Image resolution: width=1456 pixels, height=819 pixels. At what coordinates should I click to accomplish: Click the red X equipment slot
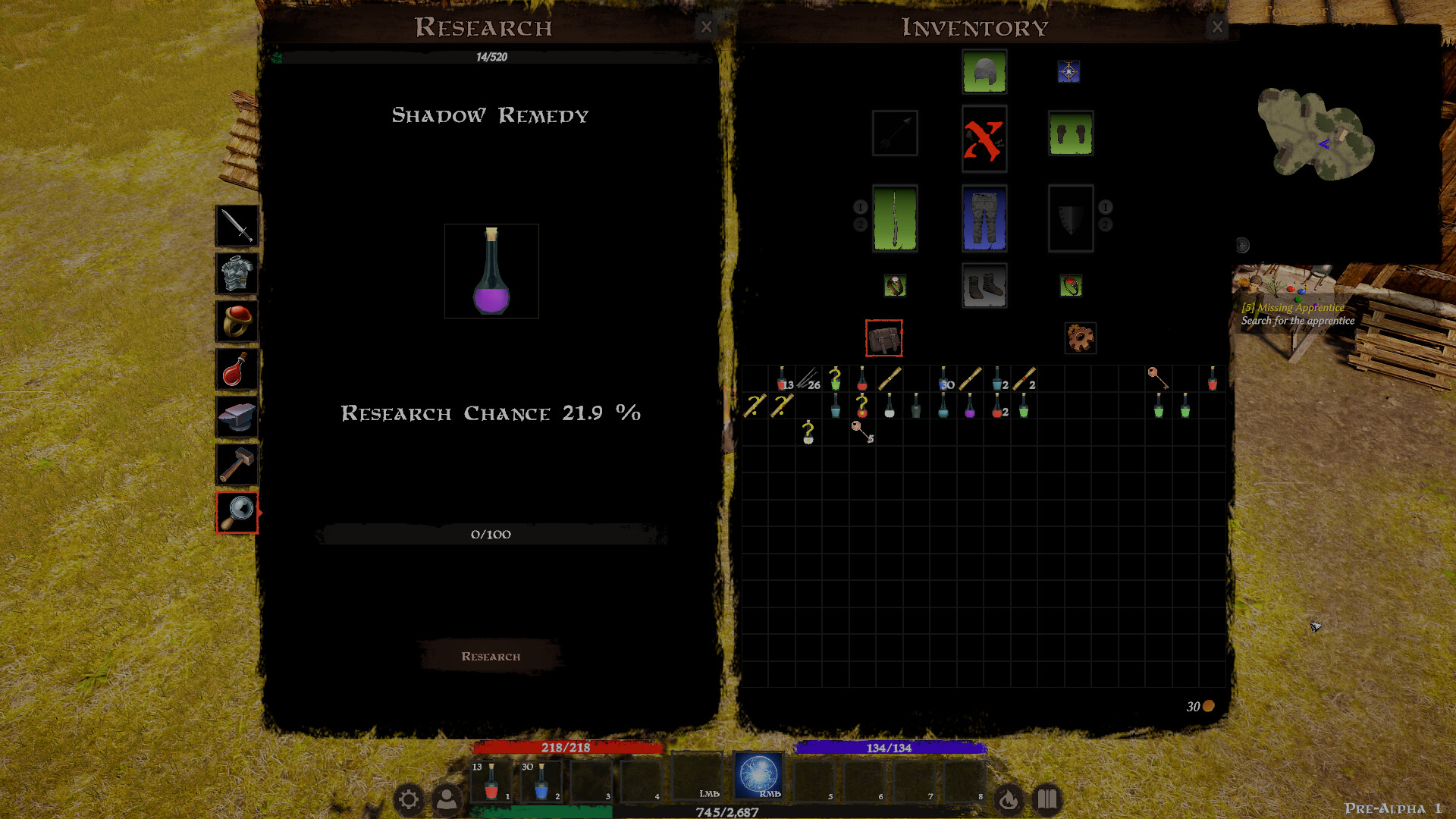(x=984, y=140)
